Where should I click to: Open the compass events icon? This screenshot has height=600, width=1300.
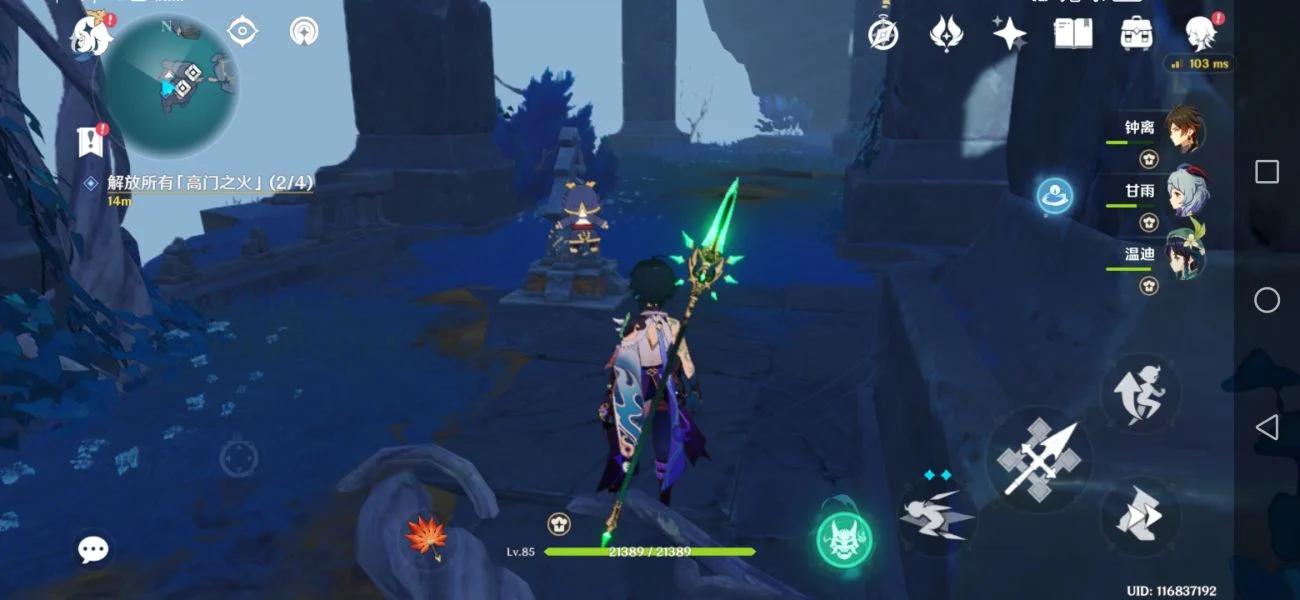click(x=883, y=34)
